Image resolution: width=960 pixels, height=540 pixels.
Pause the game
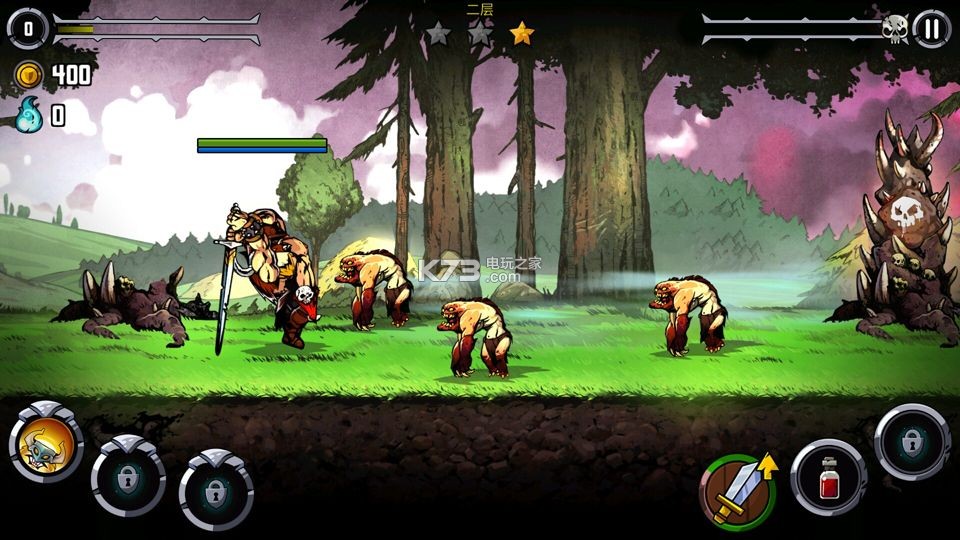[931, 29]
